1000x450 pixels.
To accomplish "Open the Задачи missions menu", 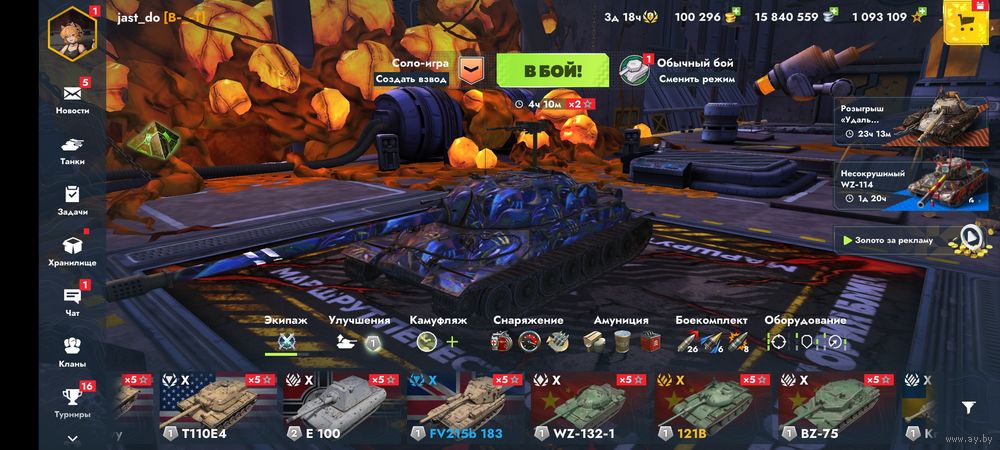I will [x=72, y=199].
